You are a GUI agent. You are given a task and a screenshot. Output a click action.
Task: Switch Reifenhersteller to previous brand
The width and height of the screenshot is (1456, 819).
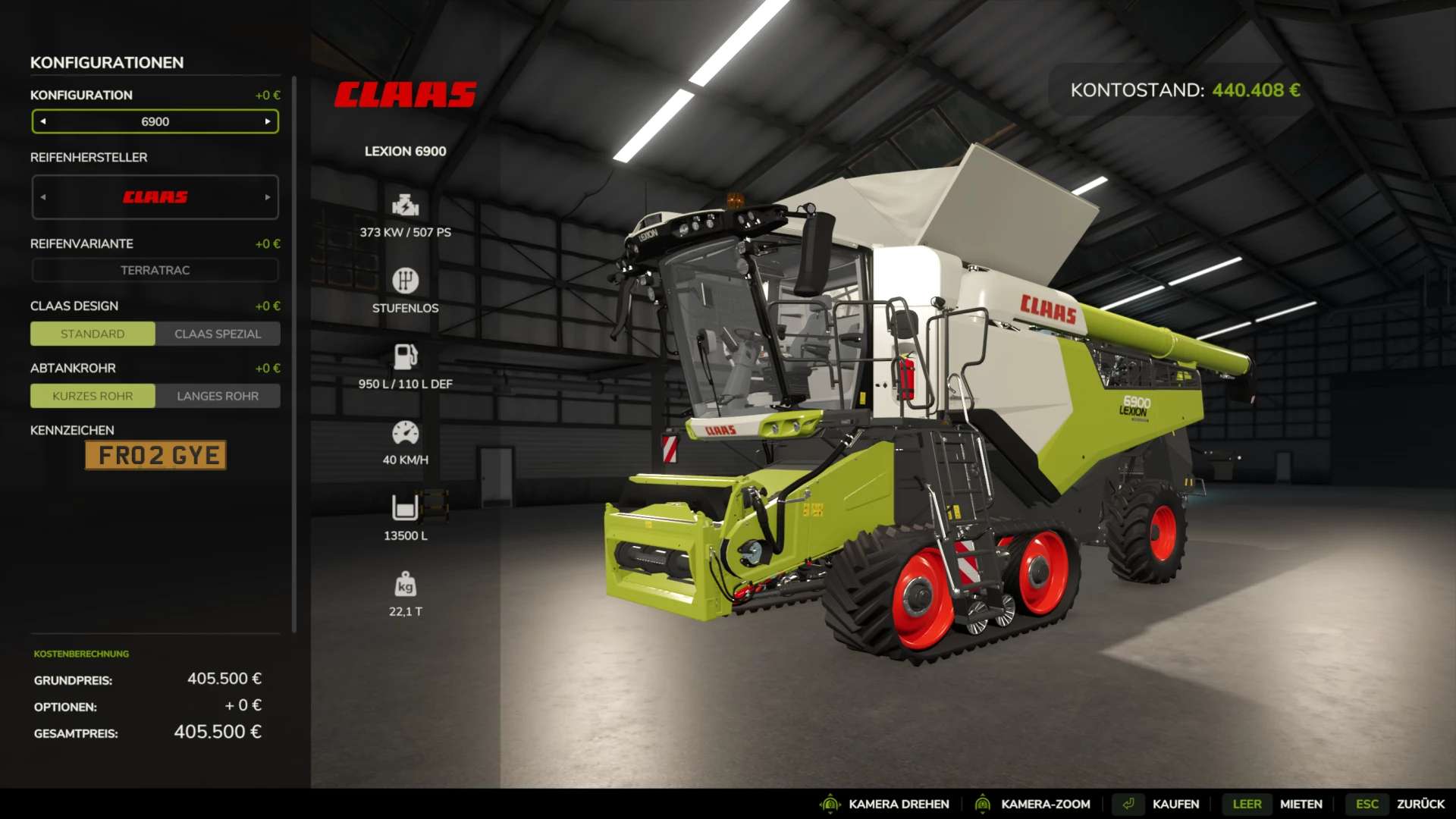click(43, 197)
